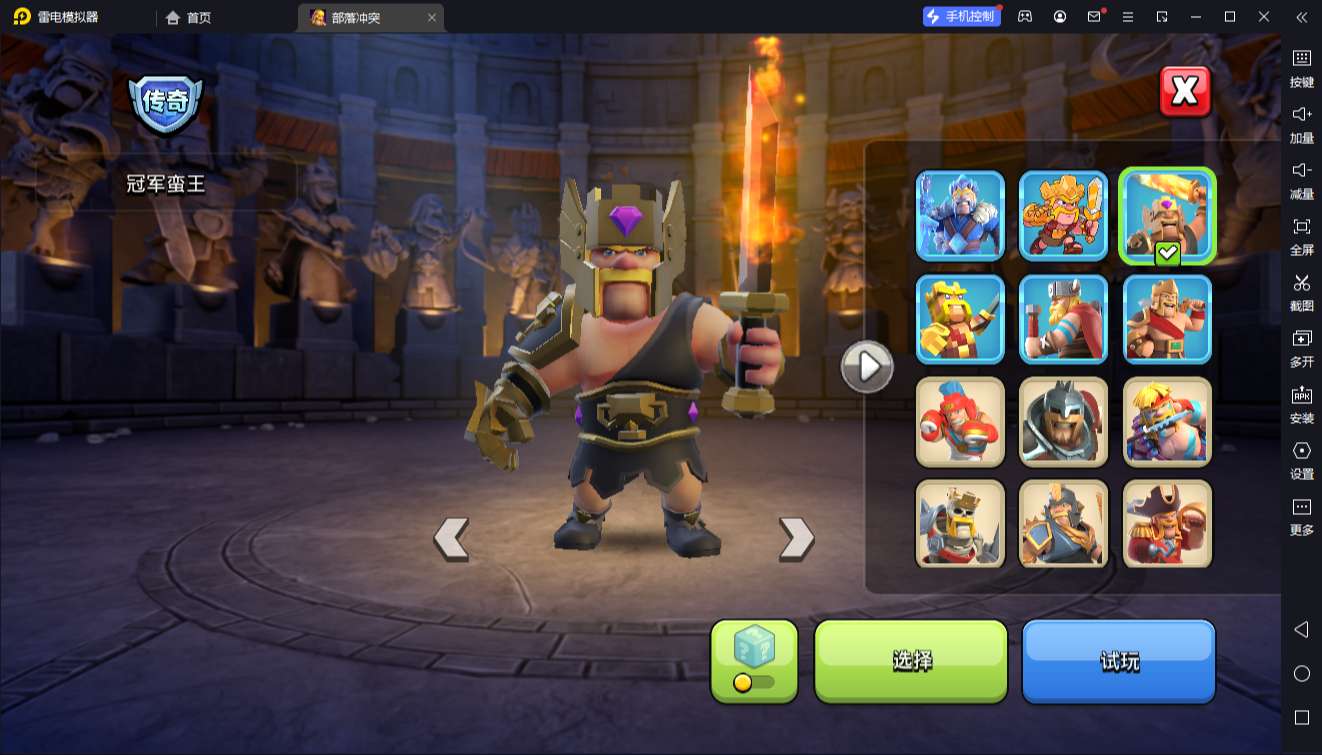This screenshot has width=1322, height=755.
Task: Close the skin screen with the red X
Action: tap(1185, 92)
